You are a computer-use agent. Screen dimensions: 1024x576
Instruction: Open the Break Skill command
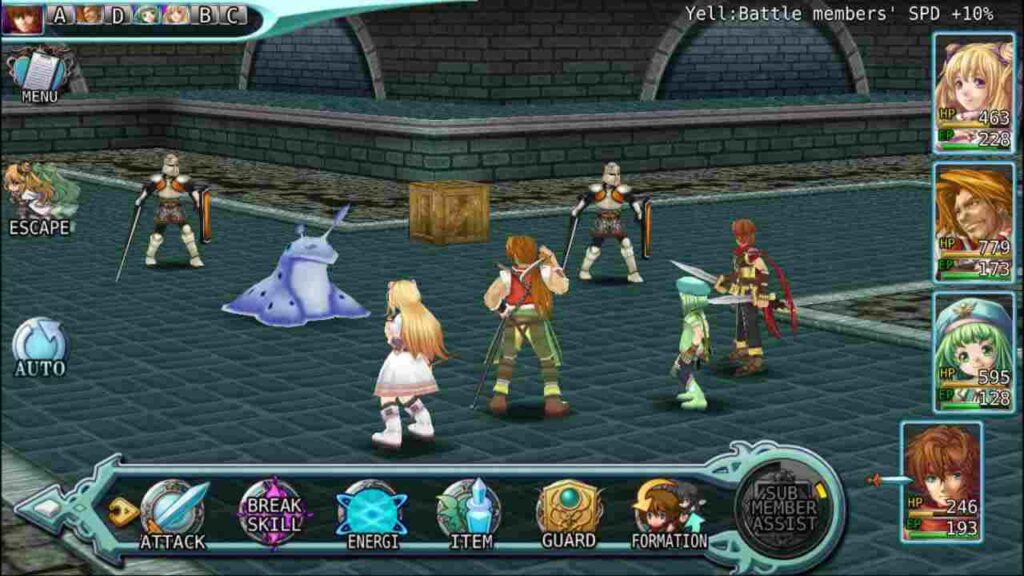point(274,511)
